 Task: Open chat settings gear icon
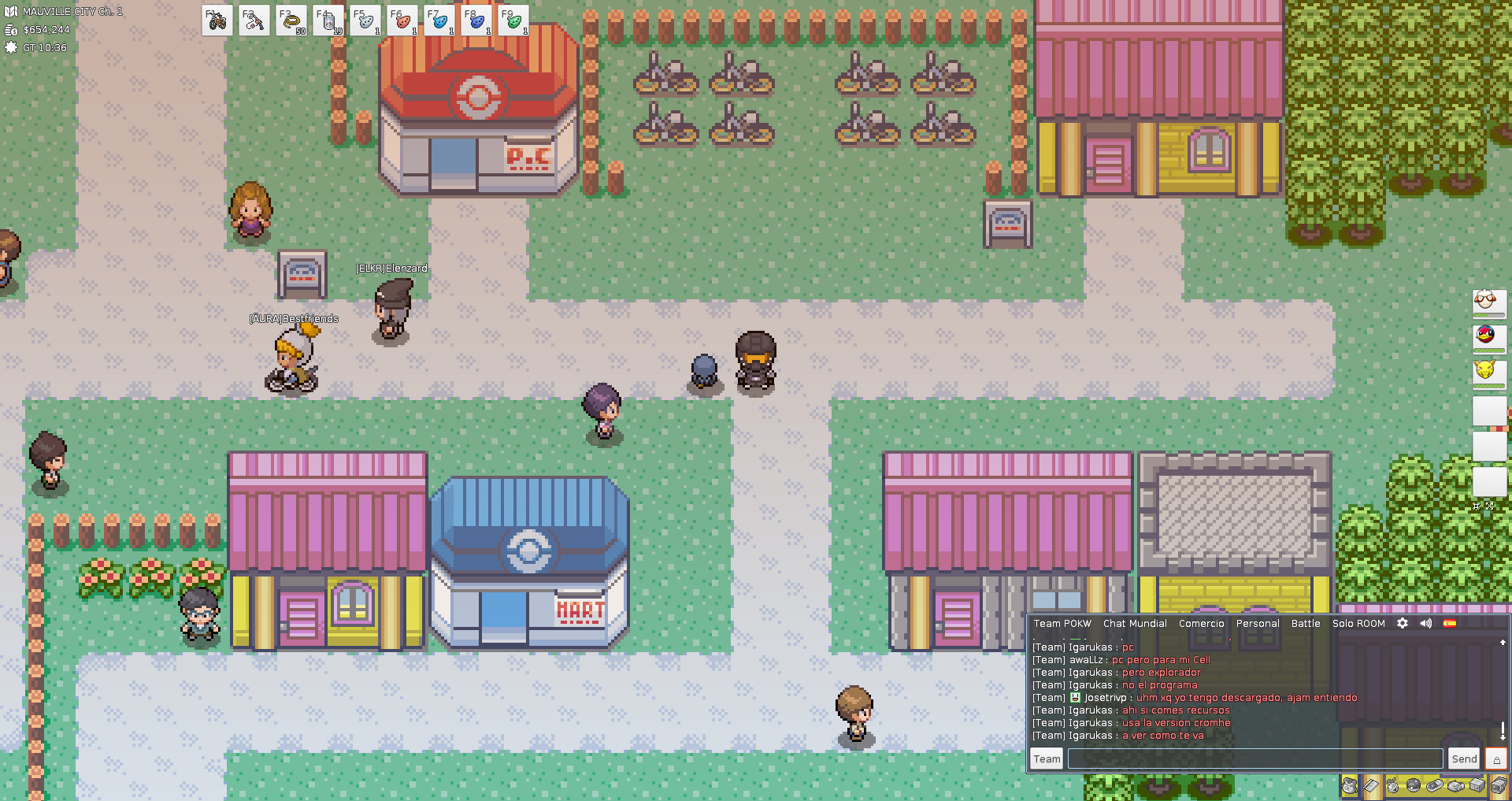coord(1403,624)
